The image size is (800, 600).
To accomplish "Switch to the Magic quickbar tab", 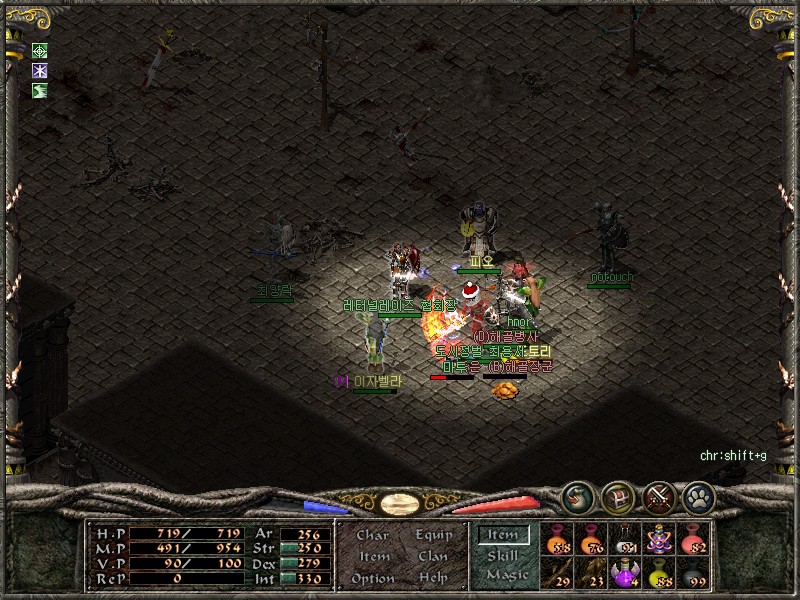I will (506, 575).
